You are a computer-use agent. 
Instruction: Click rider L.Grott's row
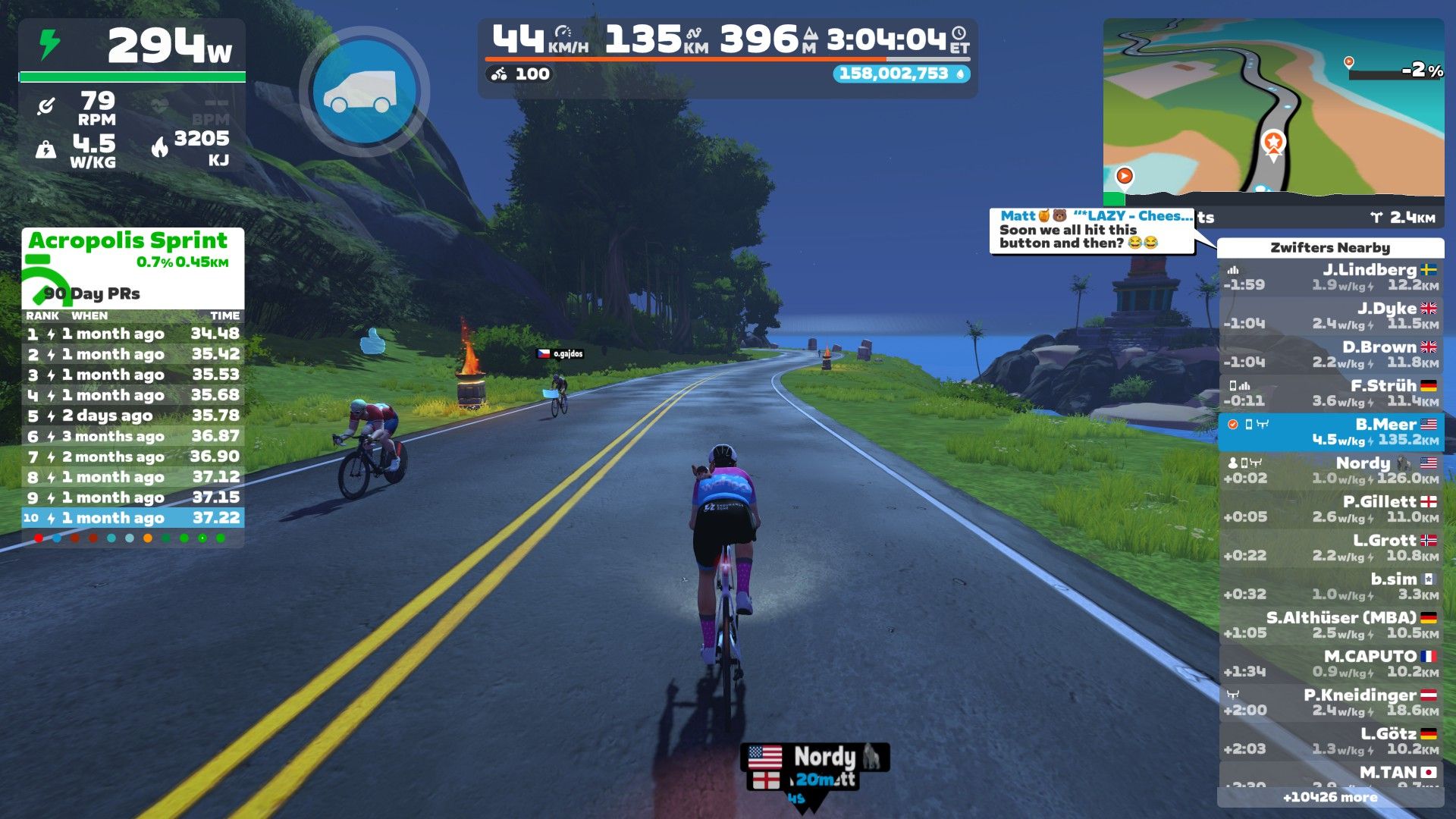coord(1330,548)
